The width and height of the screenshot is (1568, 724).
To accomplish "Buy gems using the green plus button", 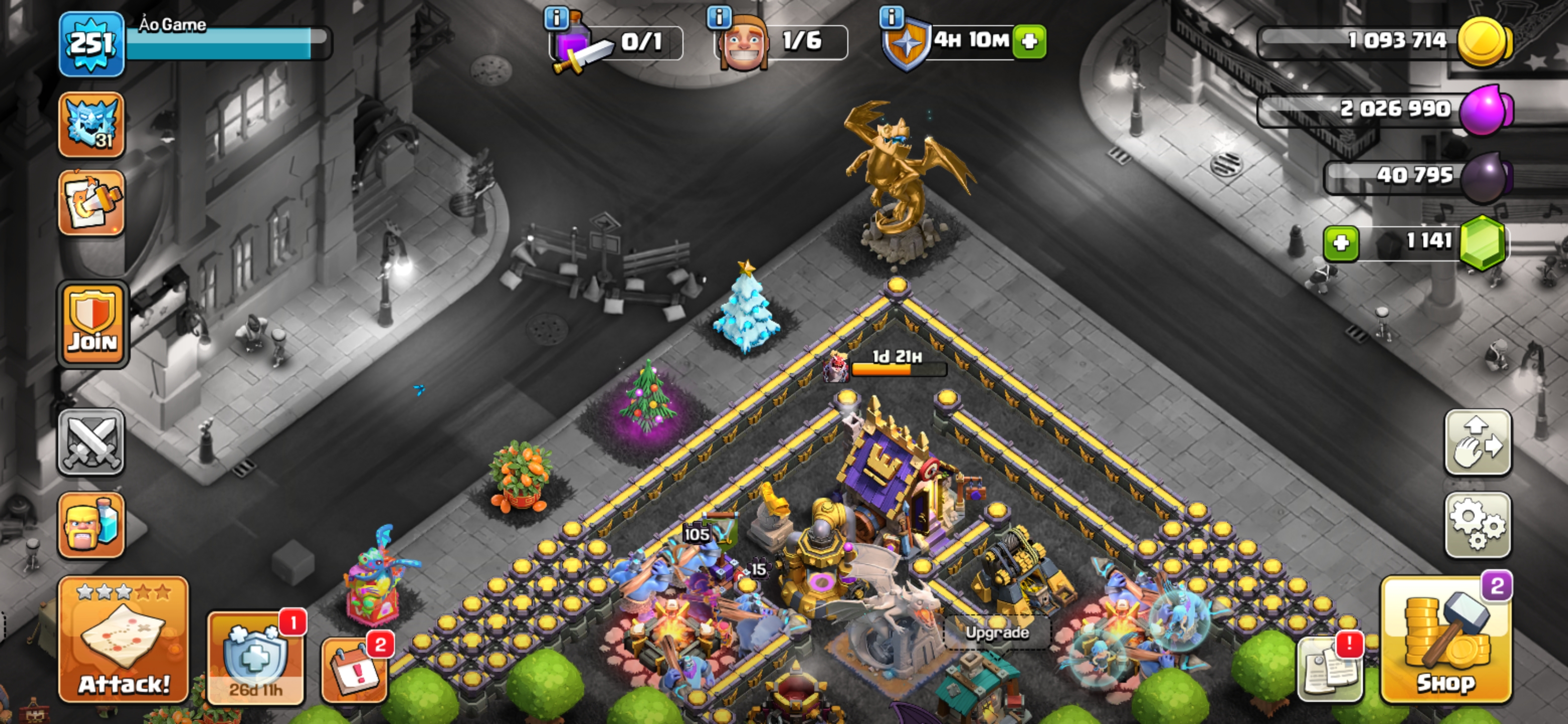I will pyautogui.click(x=1341, y=243).
